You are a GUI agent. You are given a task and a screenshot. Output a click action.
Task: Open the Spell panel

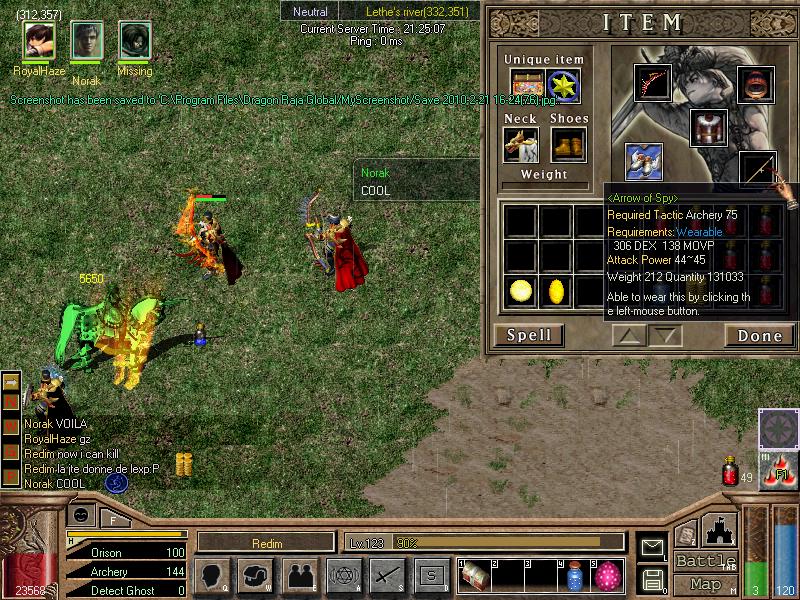(x=529, y=335)
